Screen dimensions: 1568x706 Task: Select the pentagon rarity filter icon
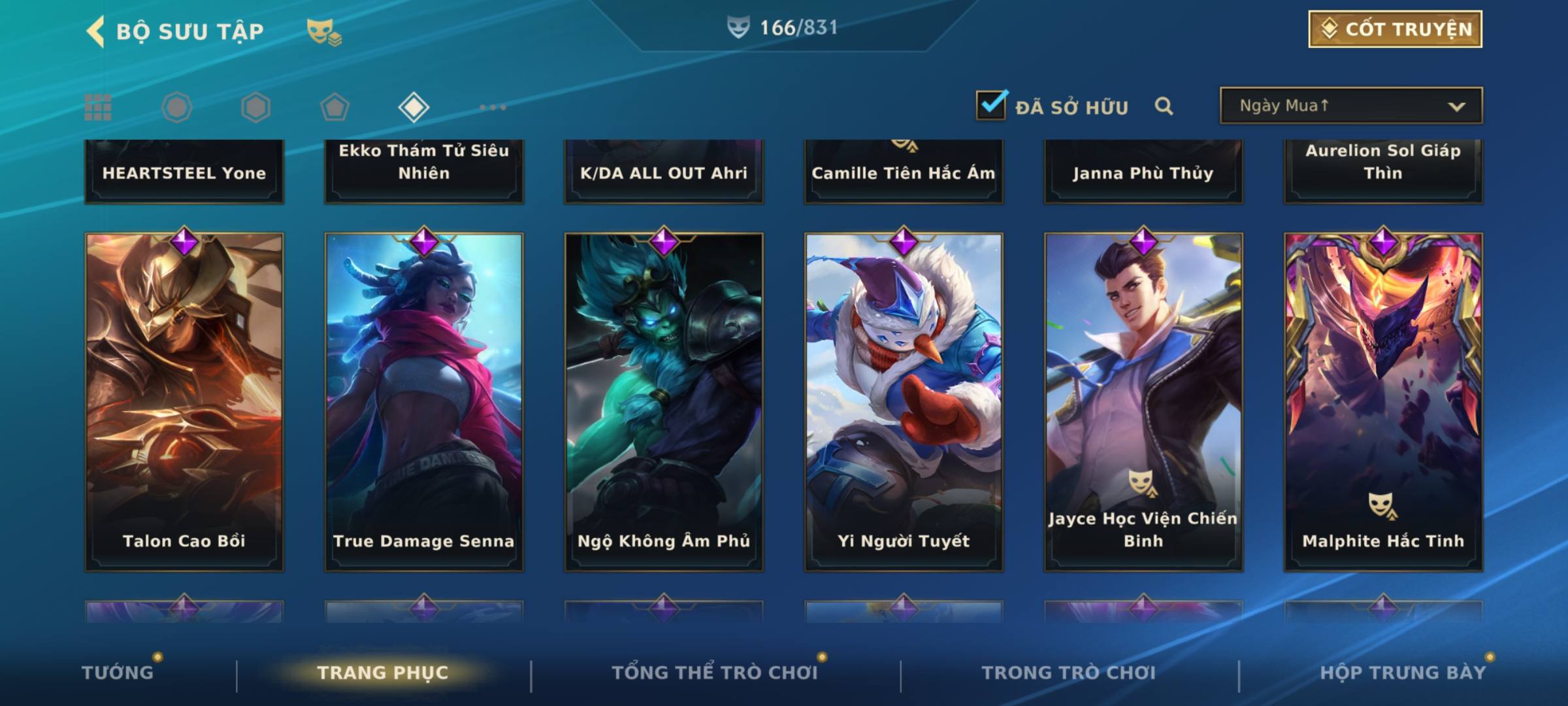tap(335, 107)
